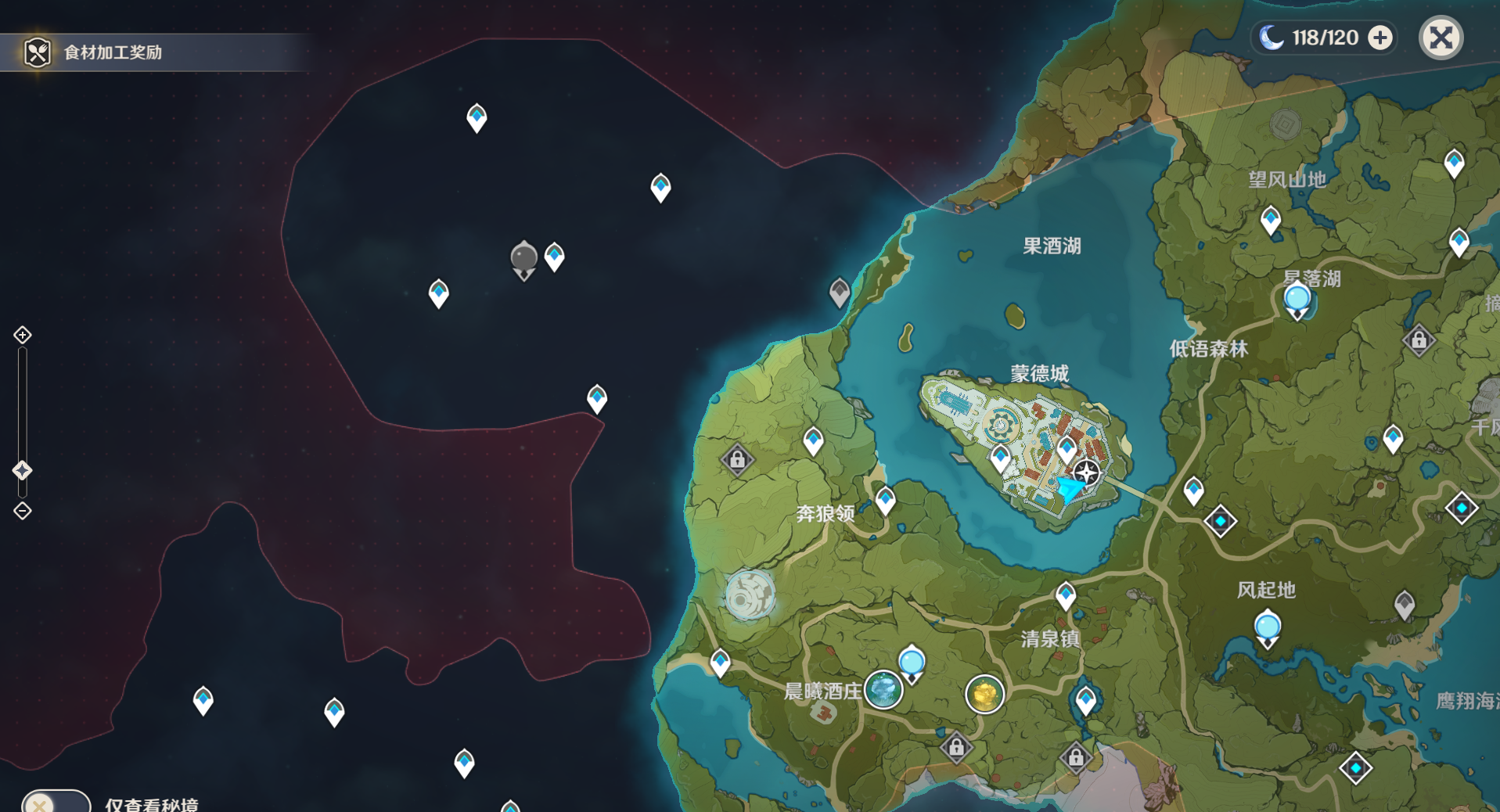Zoom out using the map's minus button
Viewport: 1500px width, 812px height.
pyautogui.click(x=23, y=511)
